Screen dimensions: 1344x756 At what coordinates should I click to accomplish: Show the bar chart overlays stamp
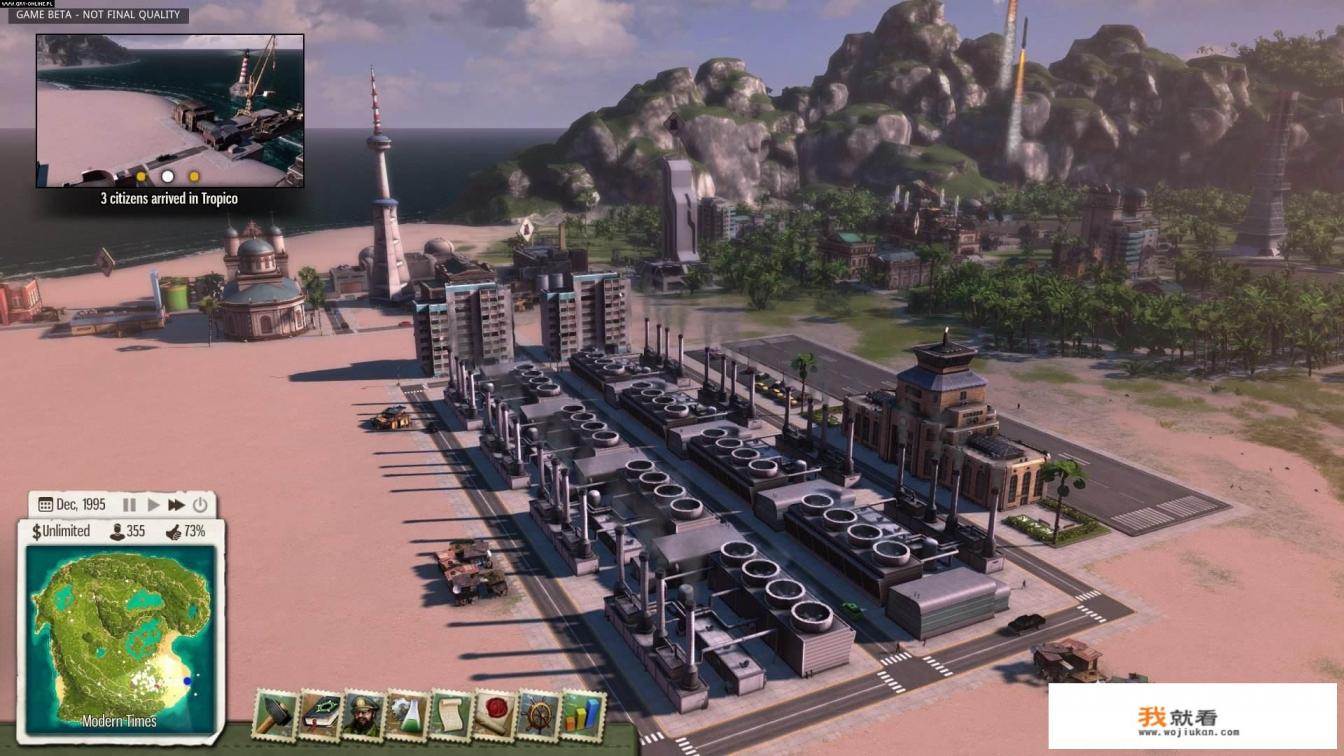point(582,715)
